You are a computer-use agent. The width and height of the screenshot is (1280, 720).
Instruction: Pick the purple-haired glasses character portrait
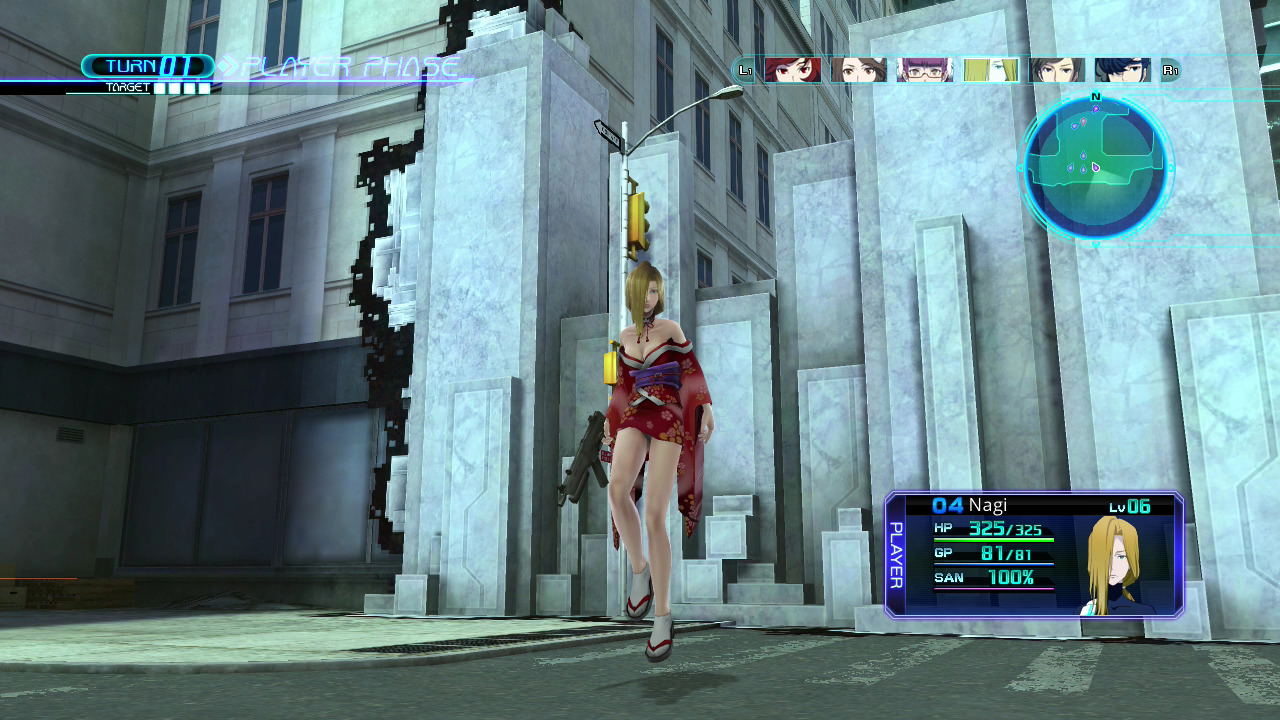[x=925, y=70]
